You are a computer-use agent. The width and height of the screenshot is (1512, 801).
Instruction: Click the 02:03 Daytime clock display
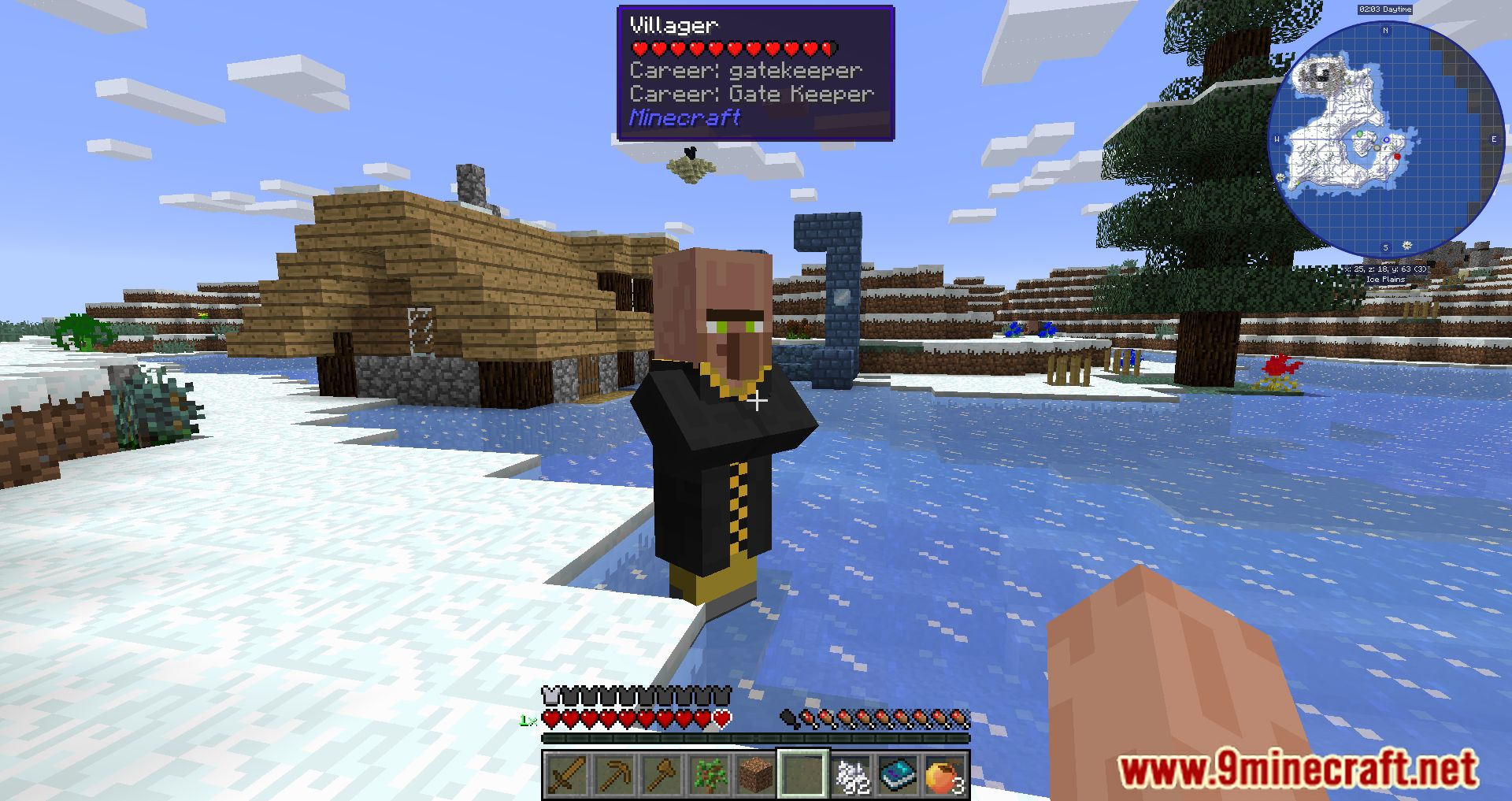(1385, 9)
